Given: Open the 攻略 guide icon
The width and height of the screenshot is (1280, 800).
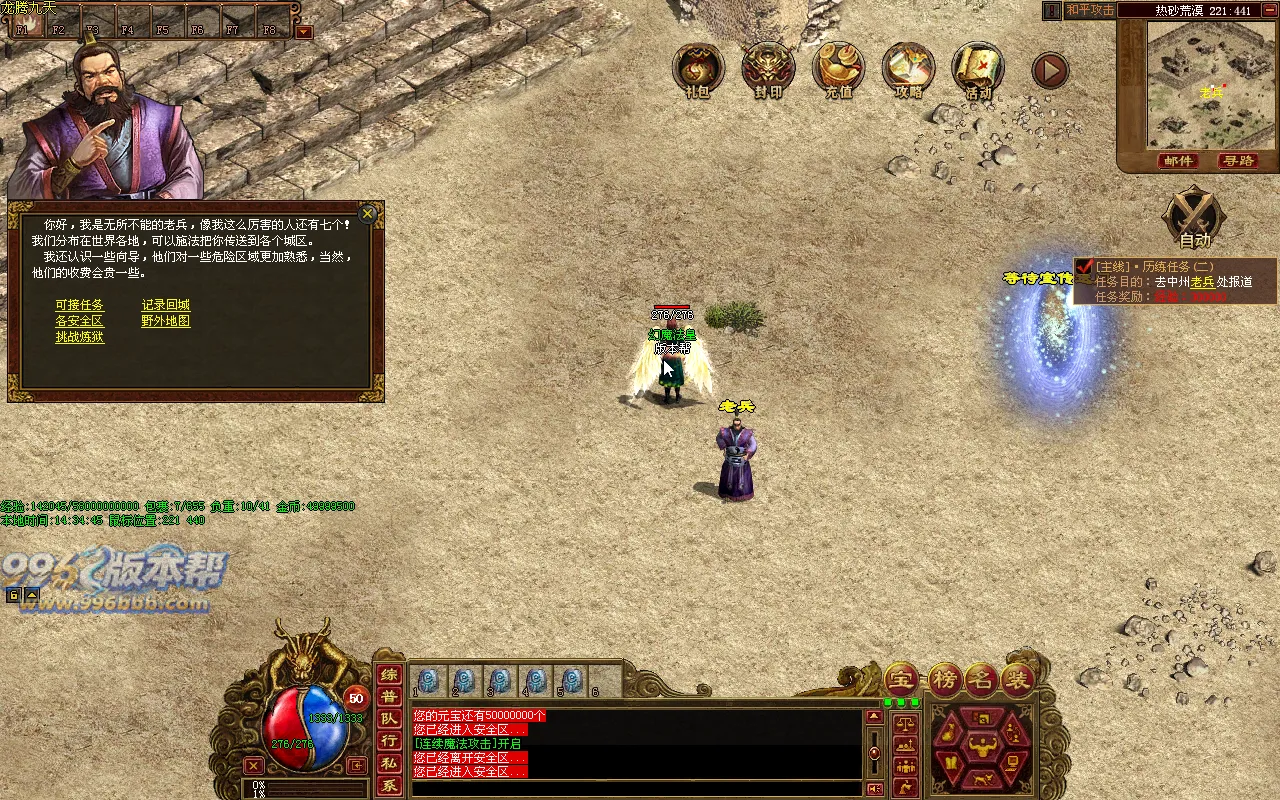Looking at the screenshot, I should click(x=908, y=70).
